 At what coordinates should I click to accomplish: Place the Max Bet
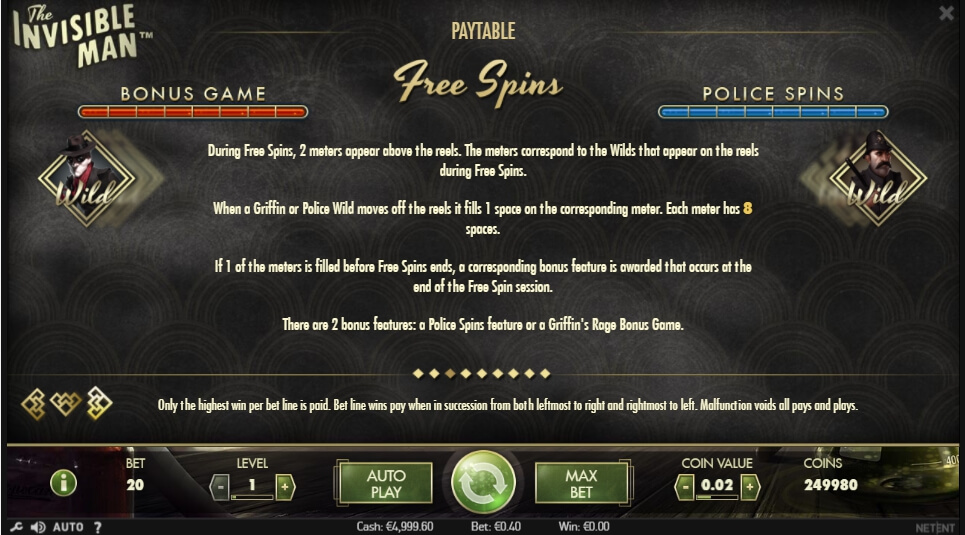click(581, 483)
